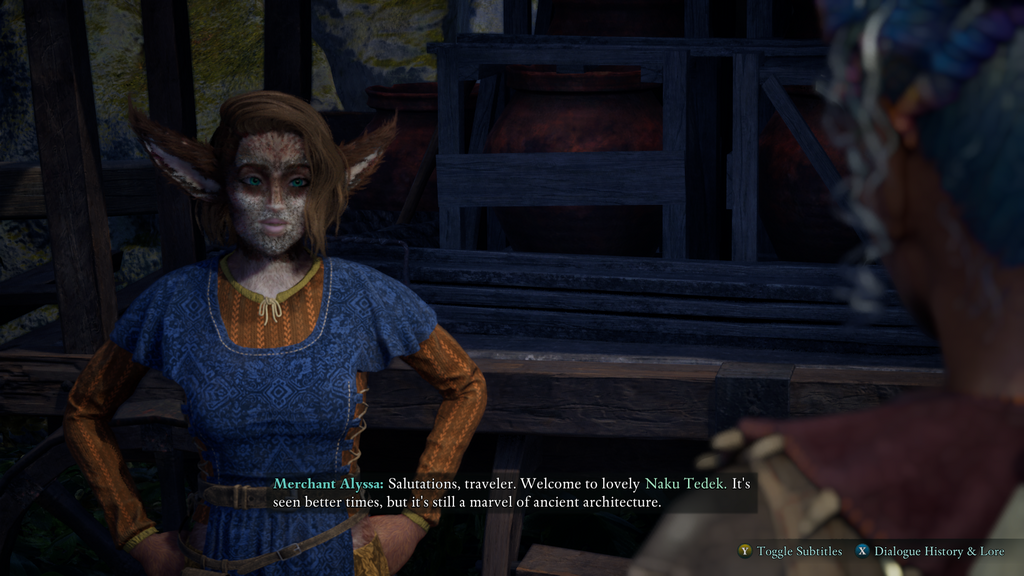Open Dialogue History & Lore
Viewport: 1024px width, 576px height.
point(938,551)
